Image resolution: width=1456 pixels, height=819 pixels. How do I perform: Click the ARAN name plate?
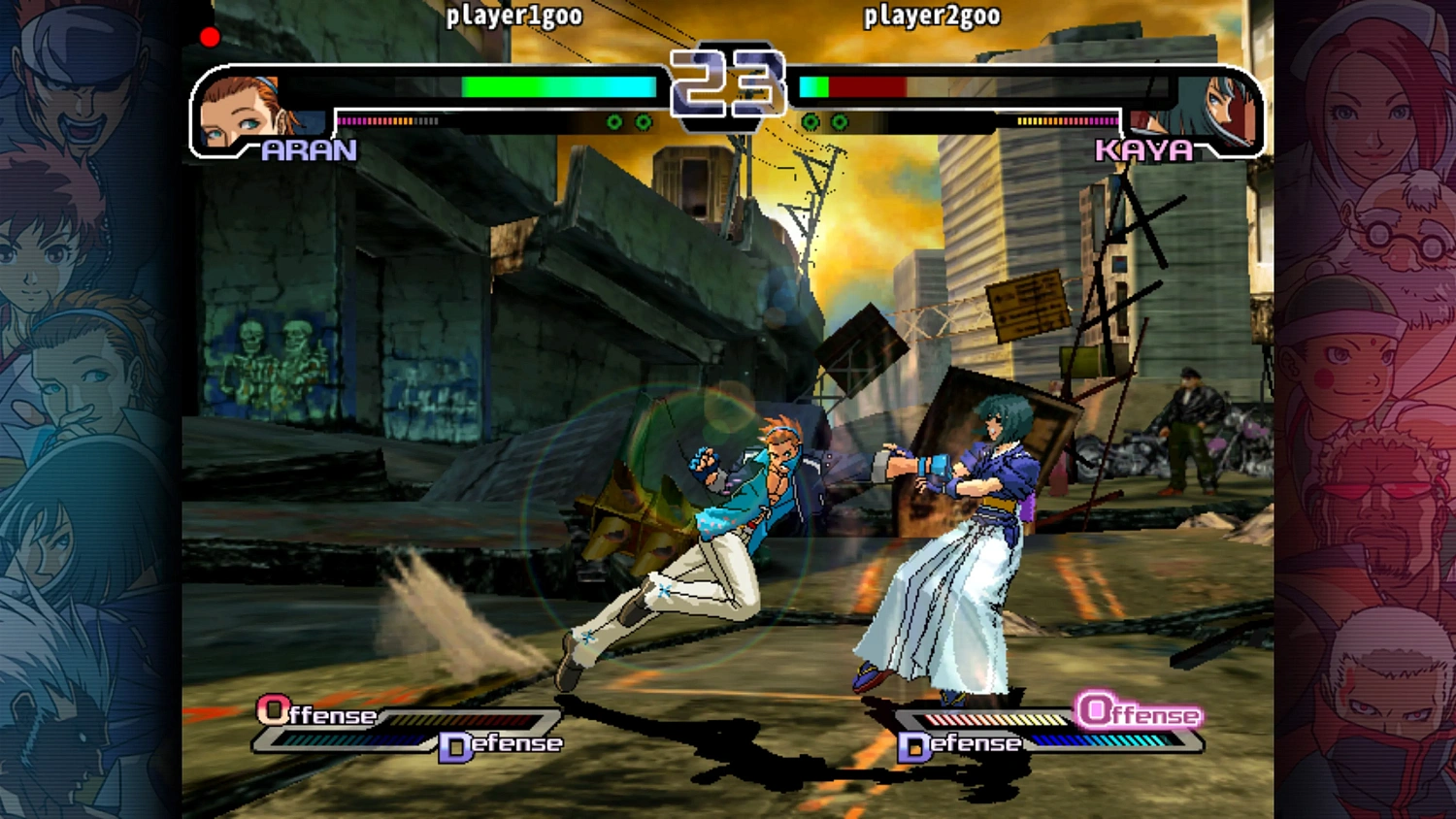[x=311, y=151]
